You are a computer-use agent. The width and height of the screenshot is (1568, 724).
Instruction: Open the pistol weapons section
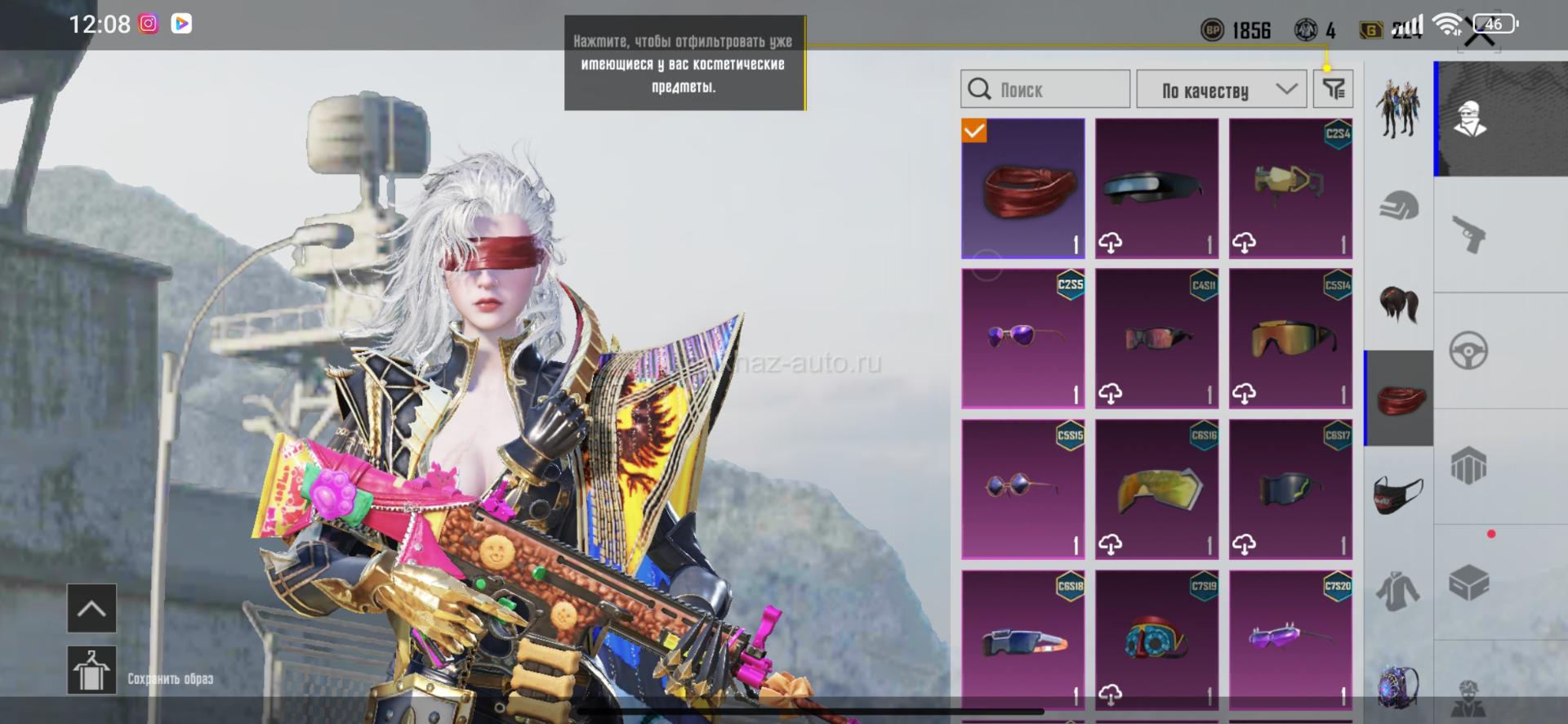tap(1469, 235)
